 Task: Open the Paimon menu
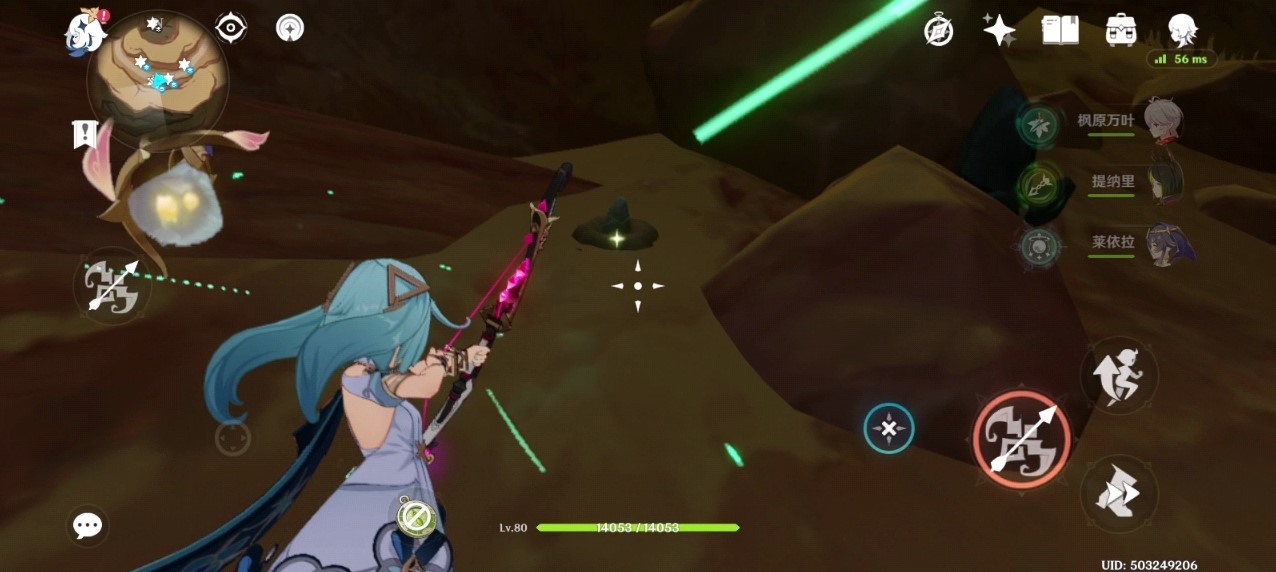[x=86, y=30]
